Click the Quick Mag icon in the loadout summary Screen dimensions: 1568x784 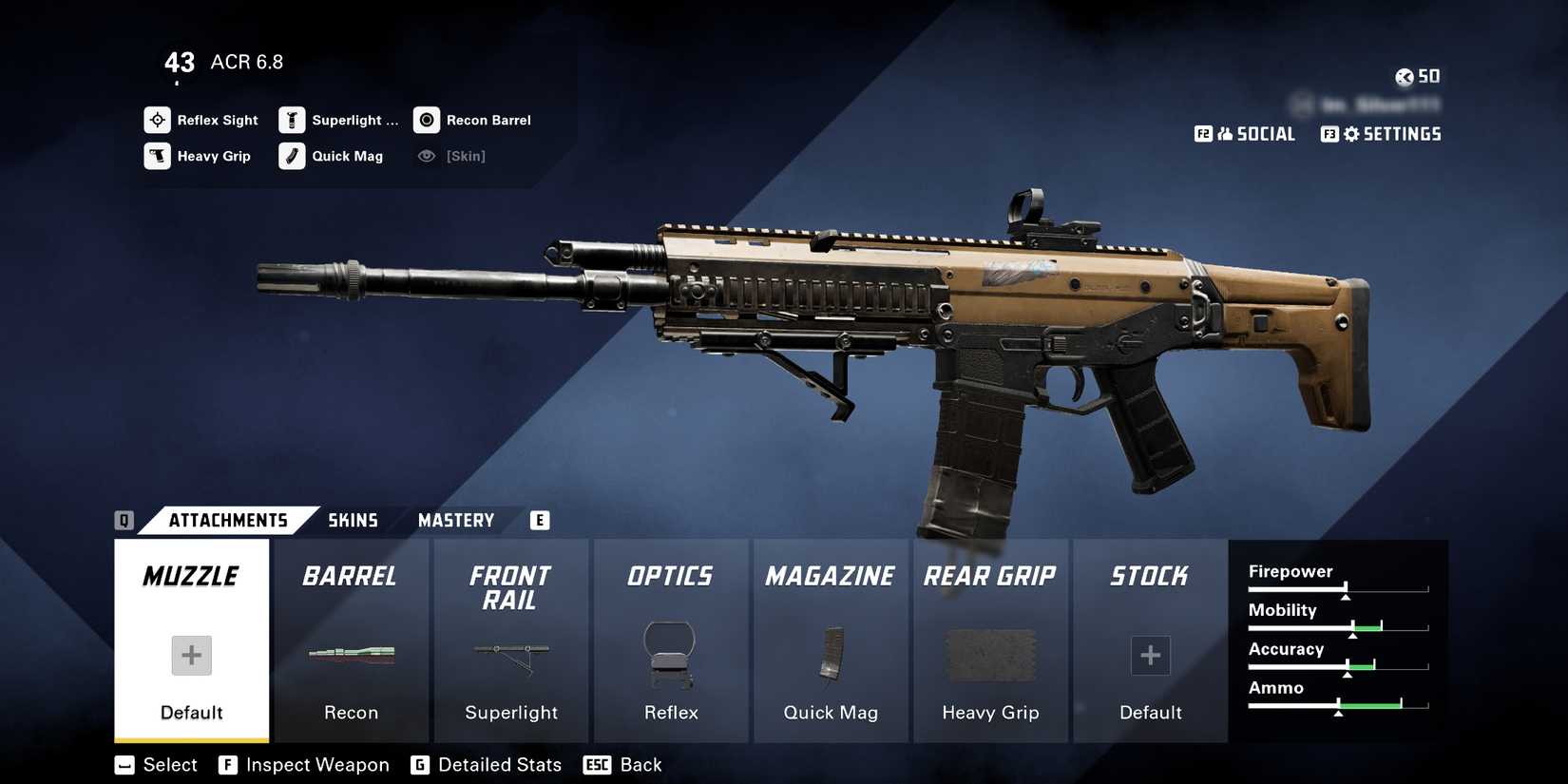point(292,156)
